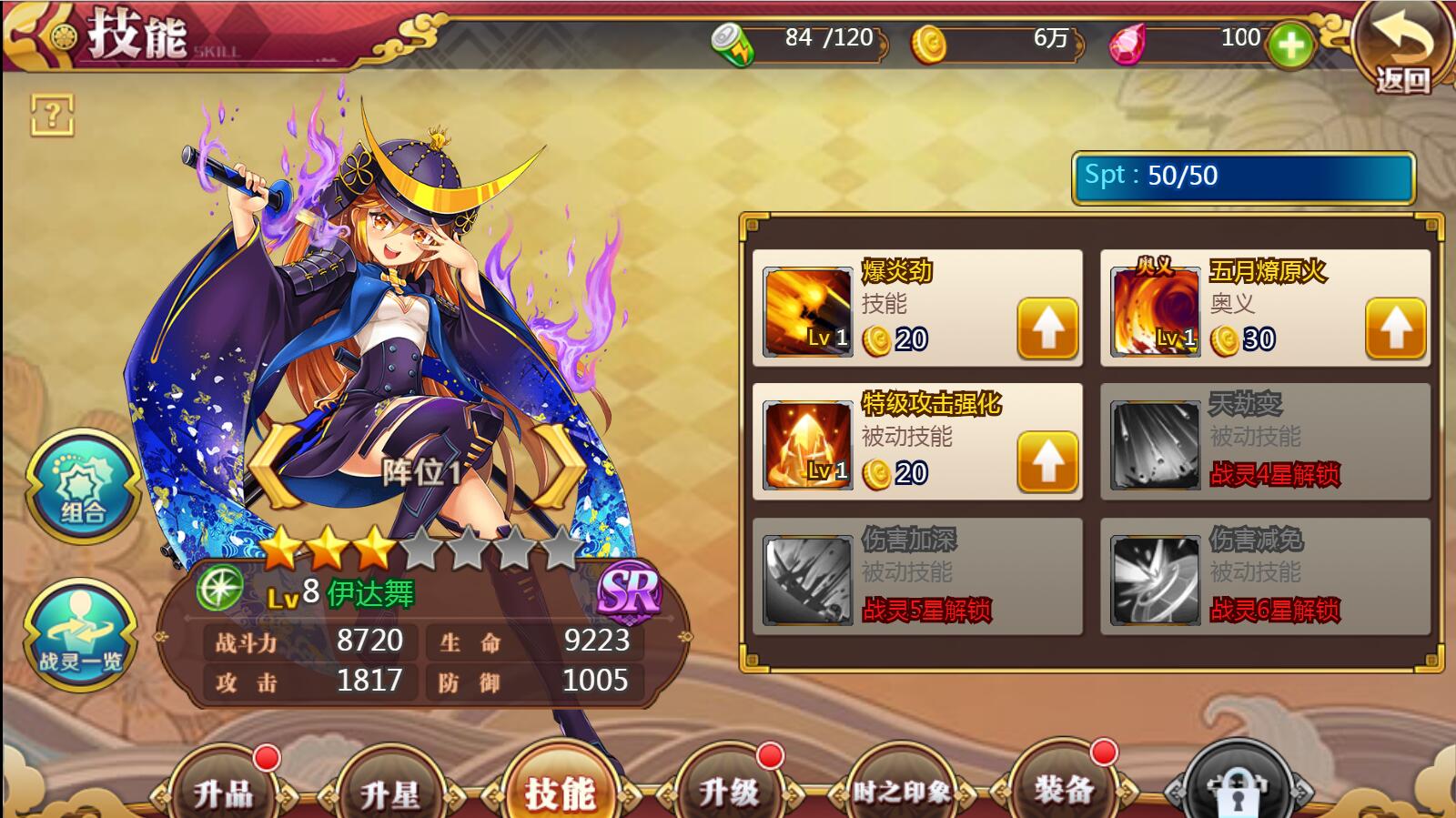Screen dimensions: 1456x818
Task: View the locked 天劫变 passive skill
Action: pos(1265,442)
